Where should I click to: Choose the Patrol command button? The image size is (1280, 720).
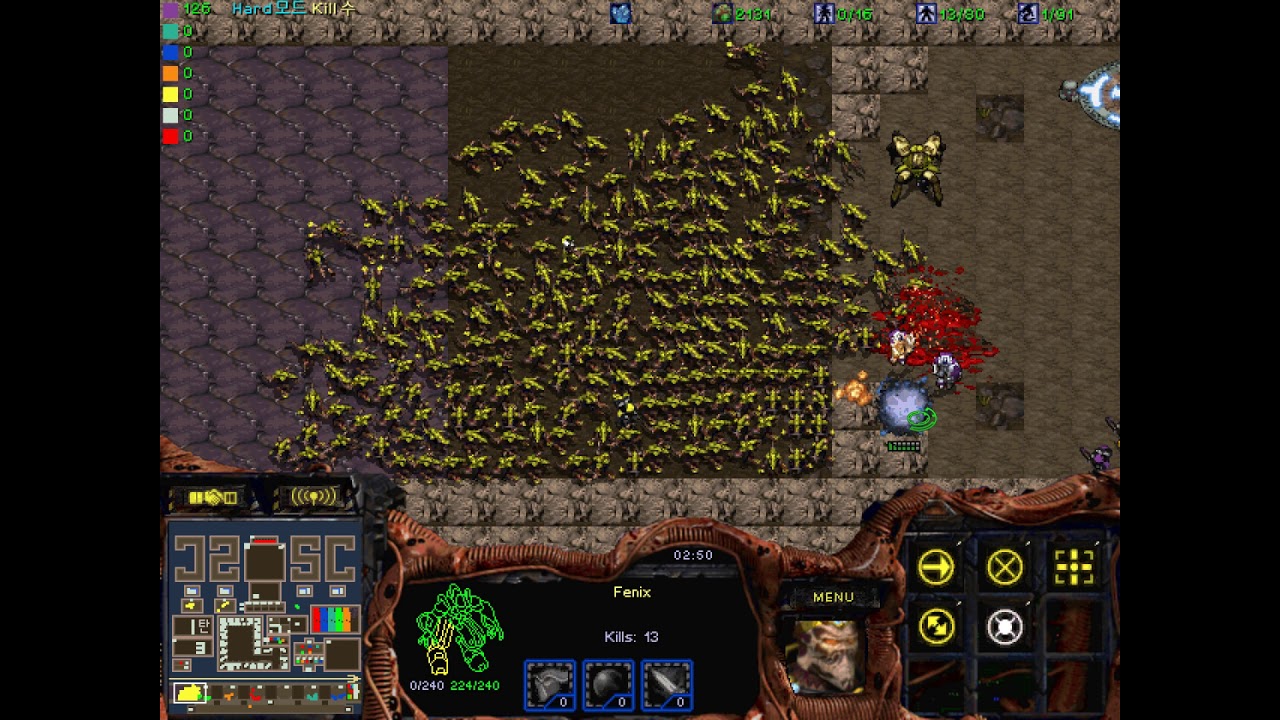point(936,627)
